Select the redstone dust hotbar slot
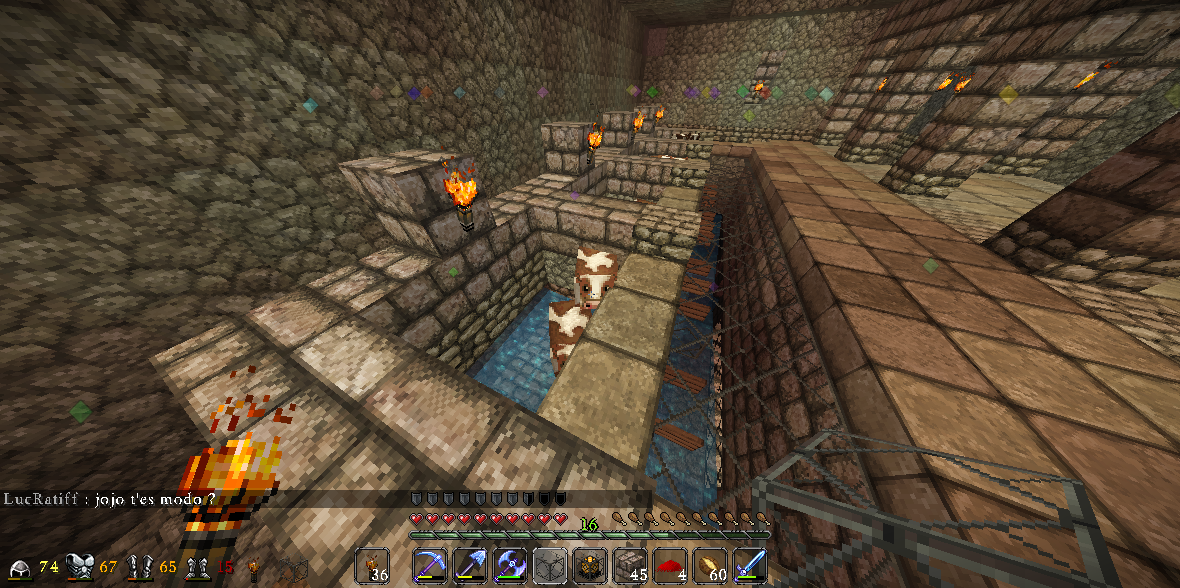This screenshot has width=1180, height=588. (670, 566)
